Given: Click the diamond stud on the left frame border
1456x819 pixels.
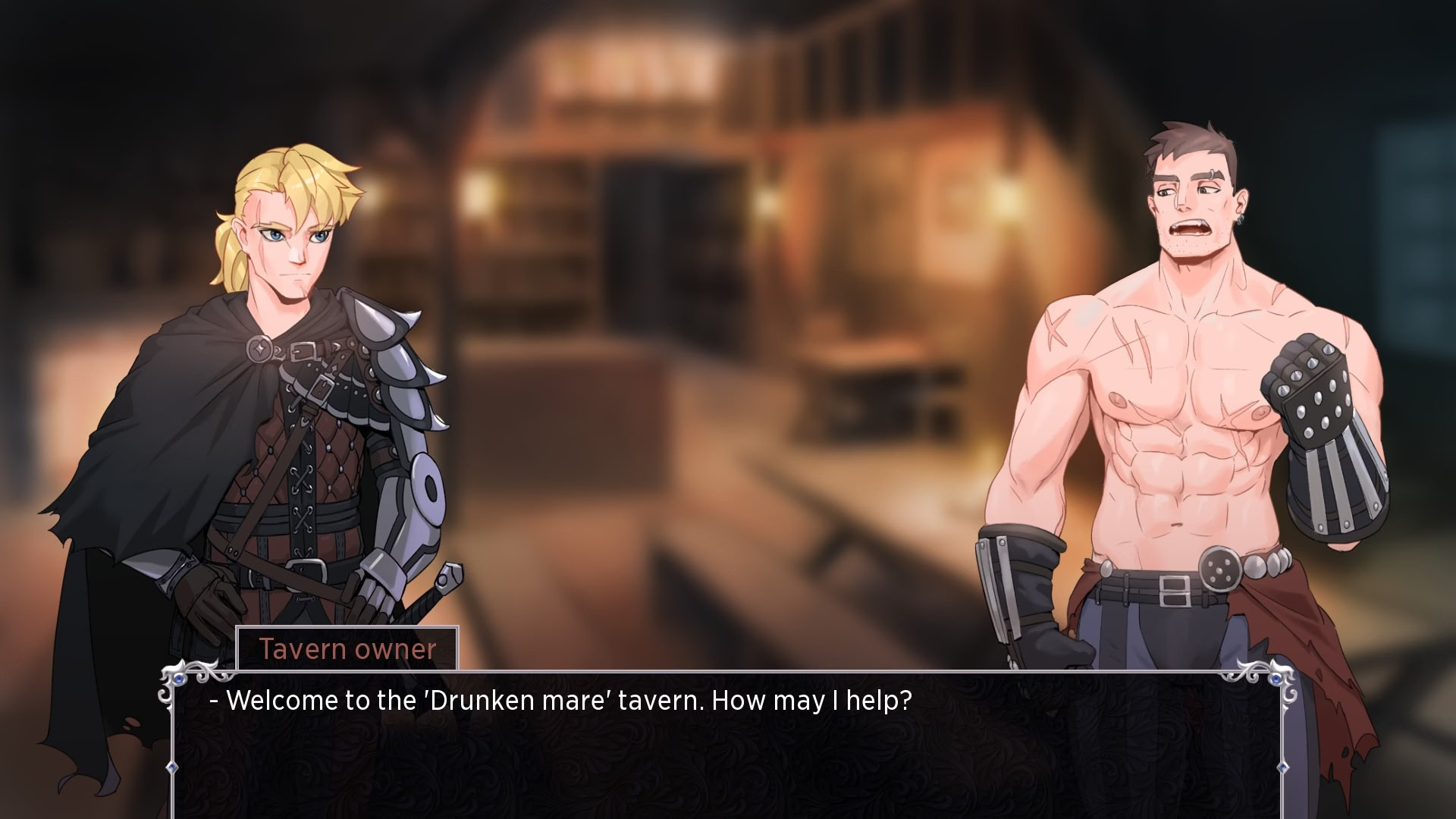Looking at the screenshot, I should coord(172,767).
